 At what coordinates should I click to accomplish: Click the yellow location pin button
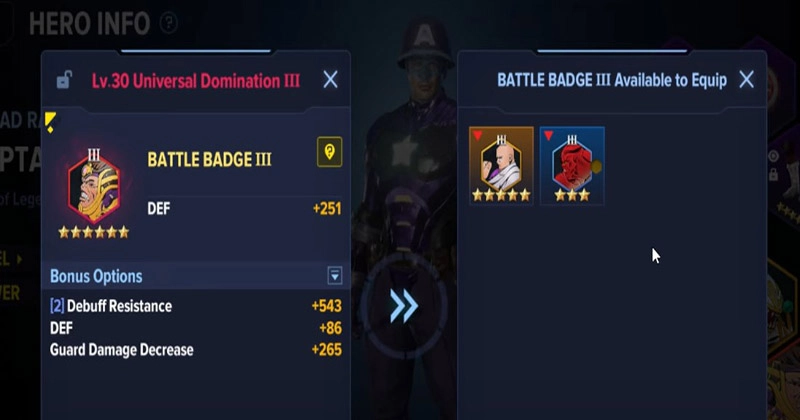click(329, 152)
